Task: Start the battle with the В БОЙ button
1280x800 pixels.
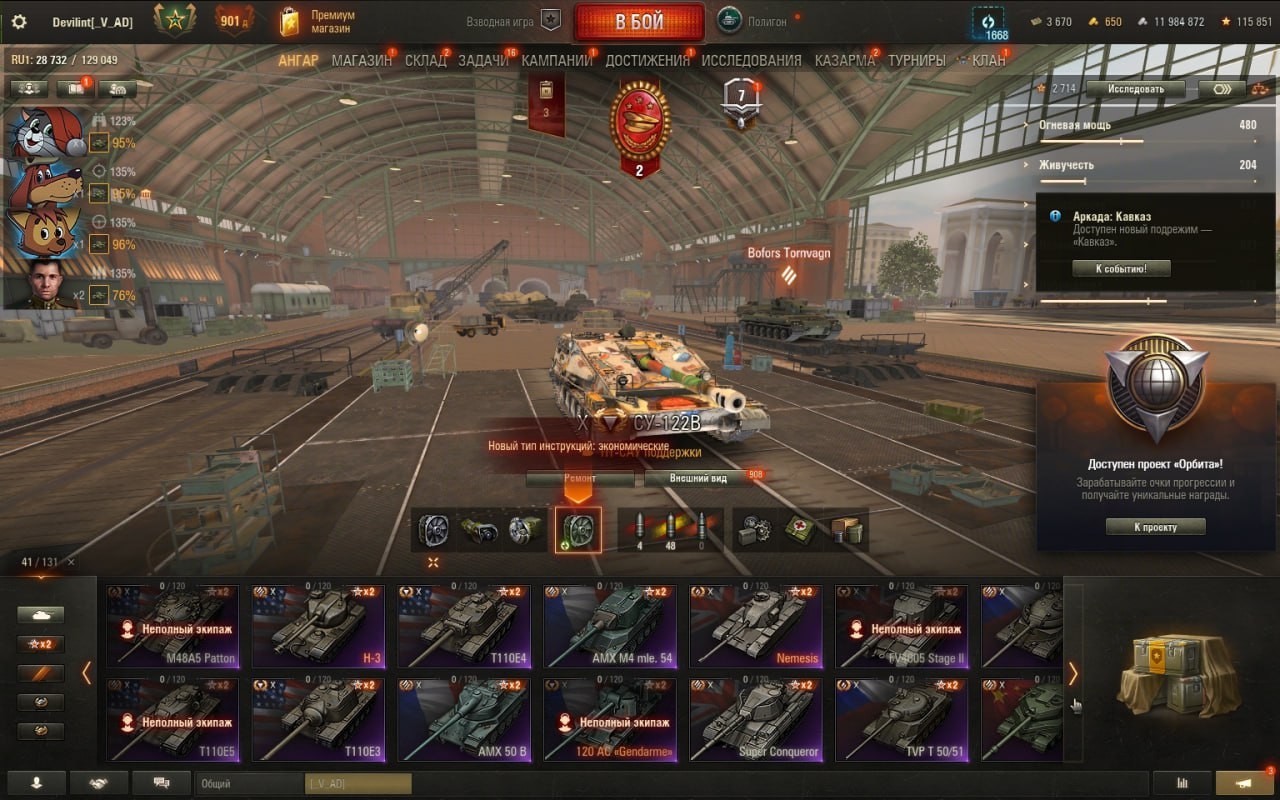Action: [x=639, y=22]
